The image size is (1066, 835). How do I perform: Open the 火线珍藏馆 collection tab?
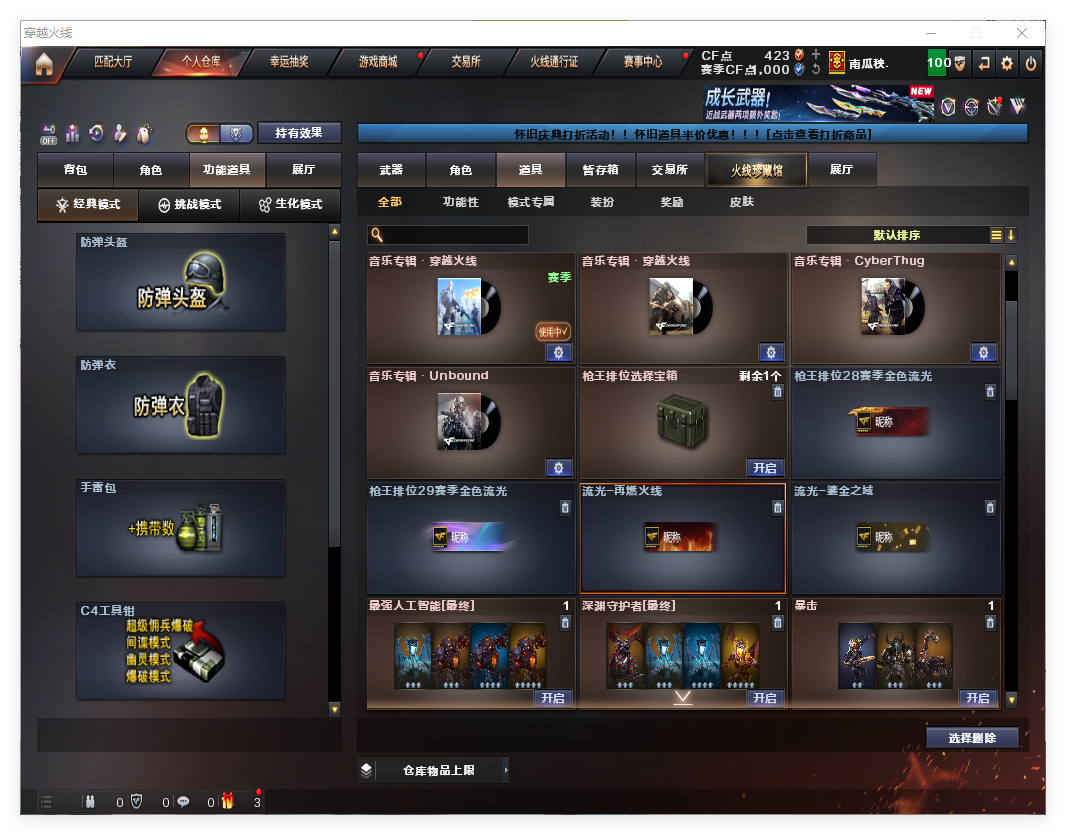point(756,170)
